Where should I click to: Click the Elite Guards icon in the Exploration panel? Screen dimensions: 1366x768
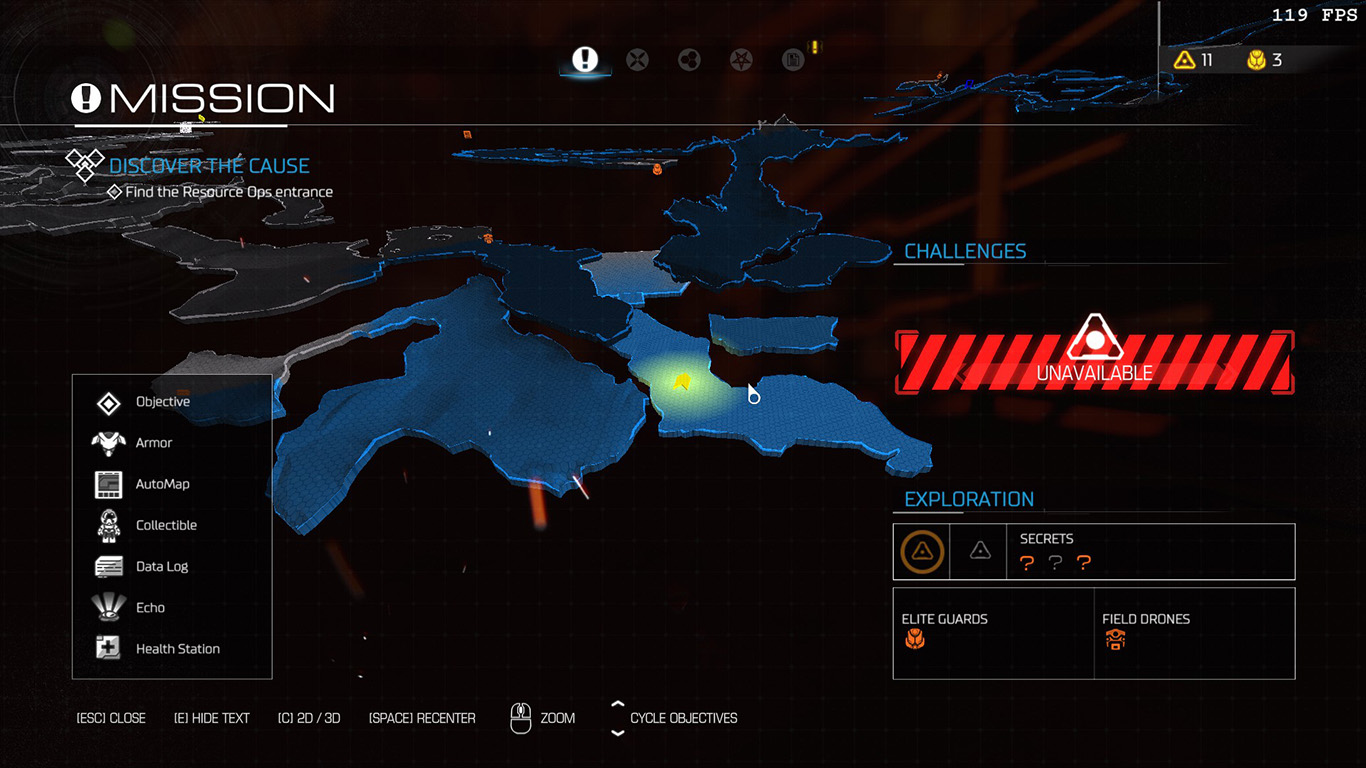point(917,638)
